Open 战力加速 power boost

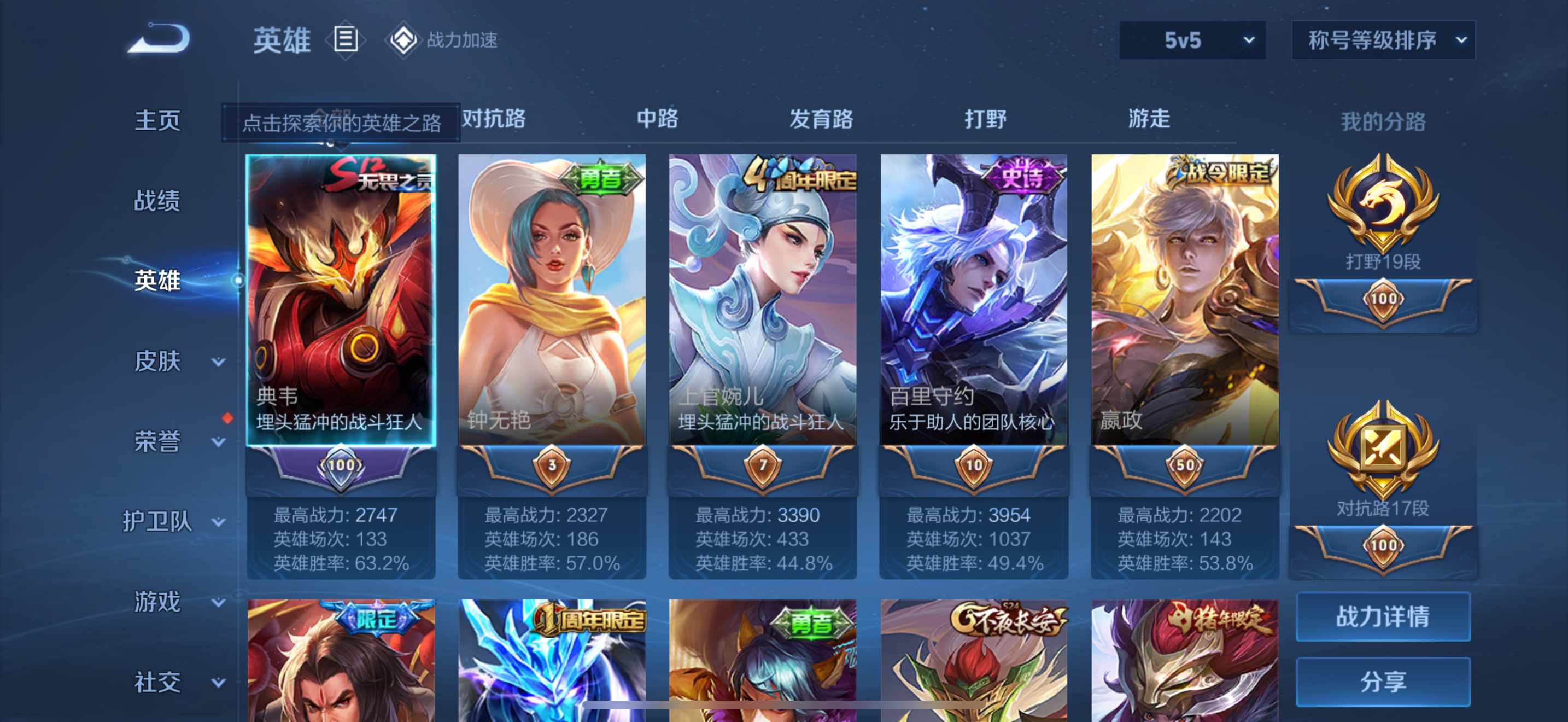444,40
